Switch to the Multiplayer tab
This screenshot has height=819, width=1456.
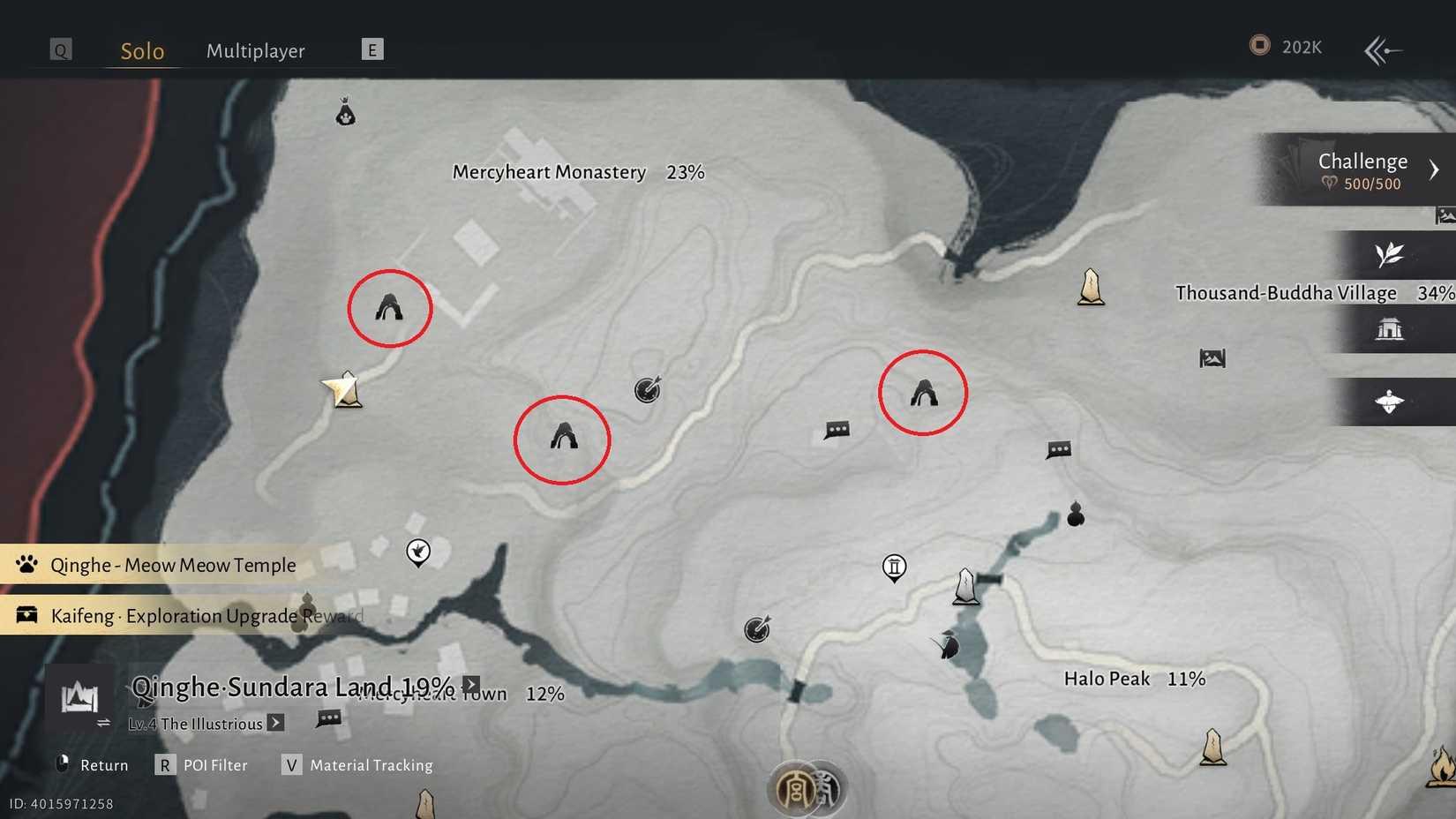click(x=255, y=50)
